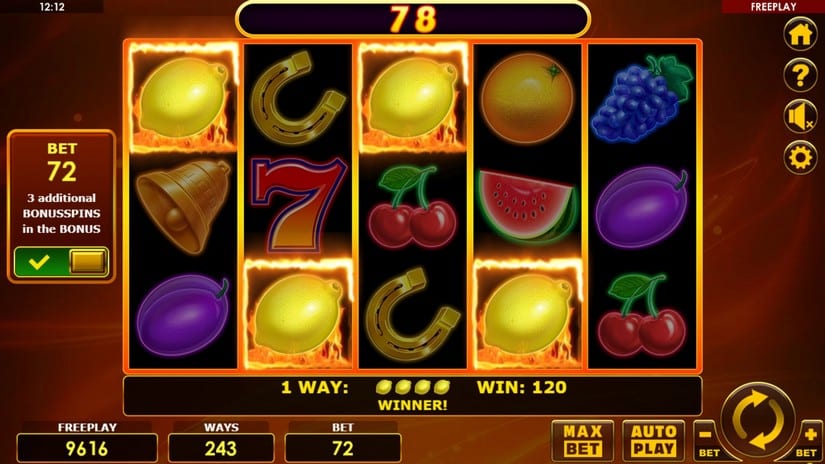Spin the reels
The width and height of the screenshot is (825, 464).
(x=759, y=420)
